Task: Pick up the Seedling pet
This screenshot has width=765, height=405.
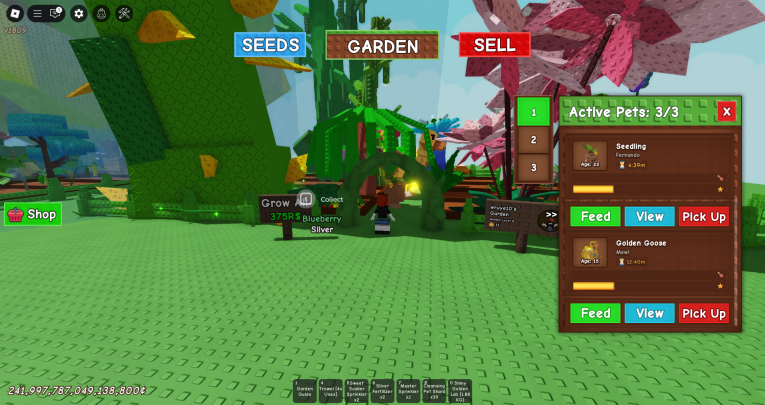Action: point(704,216)
